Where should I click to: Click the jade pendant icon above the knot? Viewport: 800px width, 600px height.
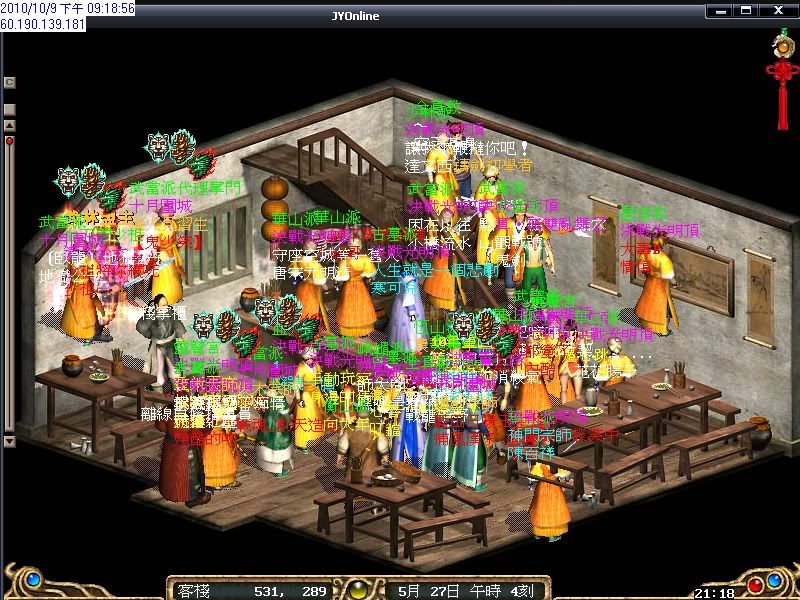[x=781, y=42]
